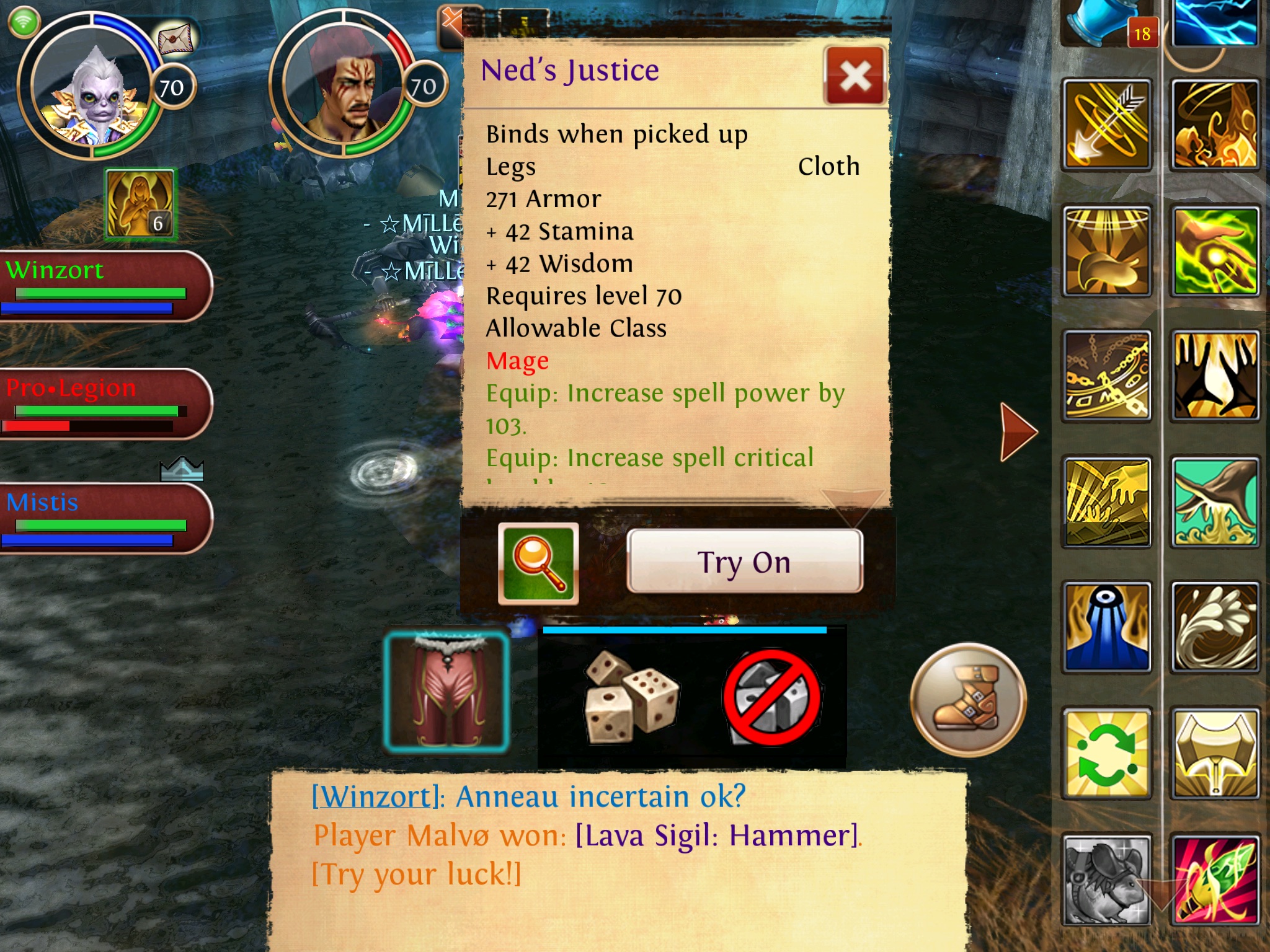
Task: Use the green swap arrows ability
Action: pyautogui.click(x=1107, y=754)
